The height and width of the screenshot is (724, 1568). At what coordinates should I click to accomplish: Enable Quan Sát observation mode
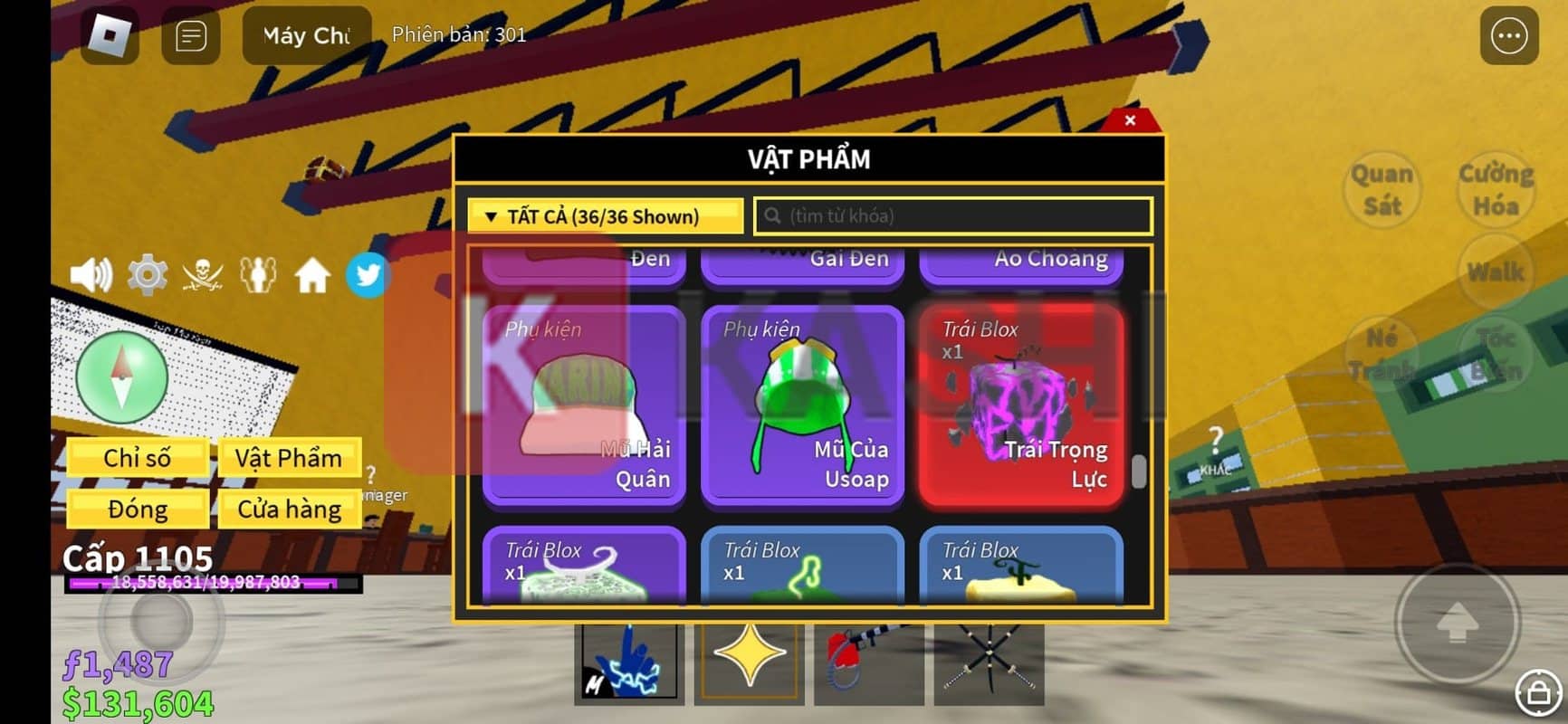pos(1381,190)
